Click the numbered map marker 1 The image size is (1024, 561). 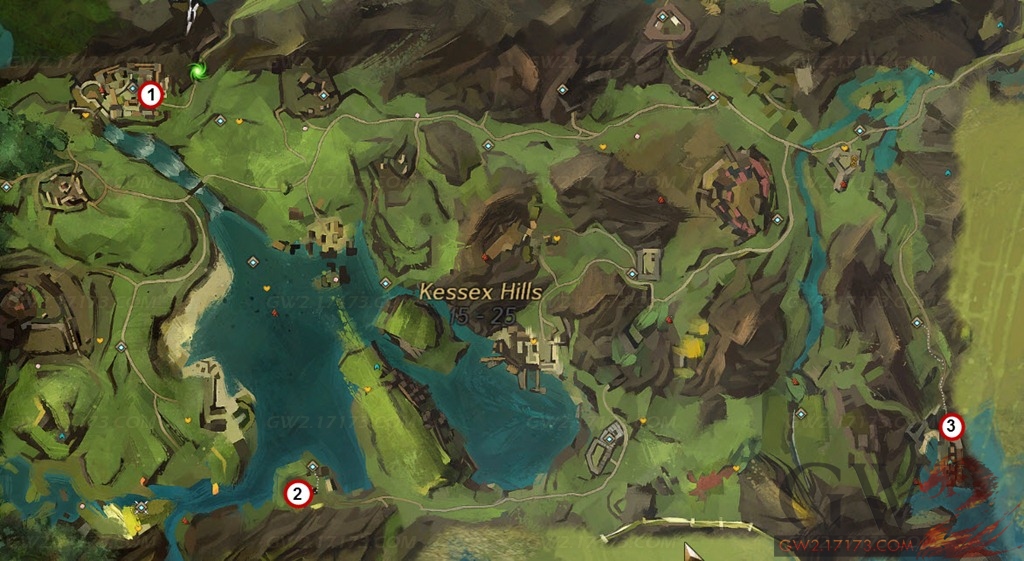click(150, 95)
